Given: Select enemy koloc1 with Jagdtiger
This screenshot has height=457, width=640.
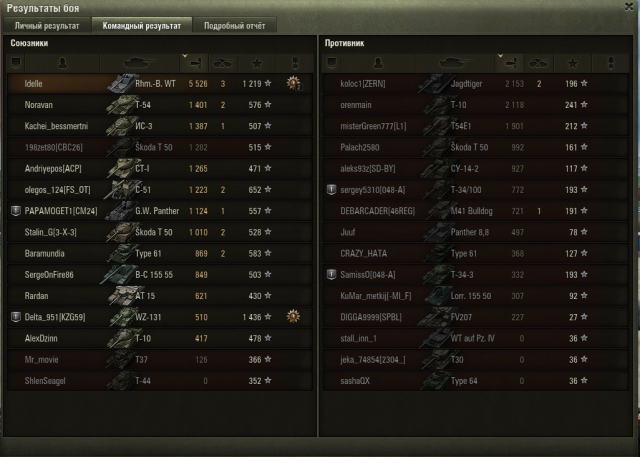Looking at the screenshot, I should 470,84.
